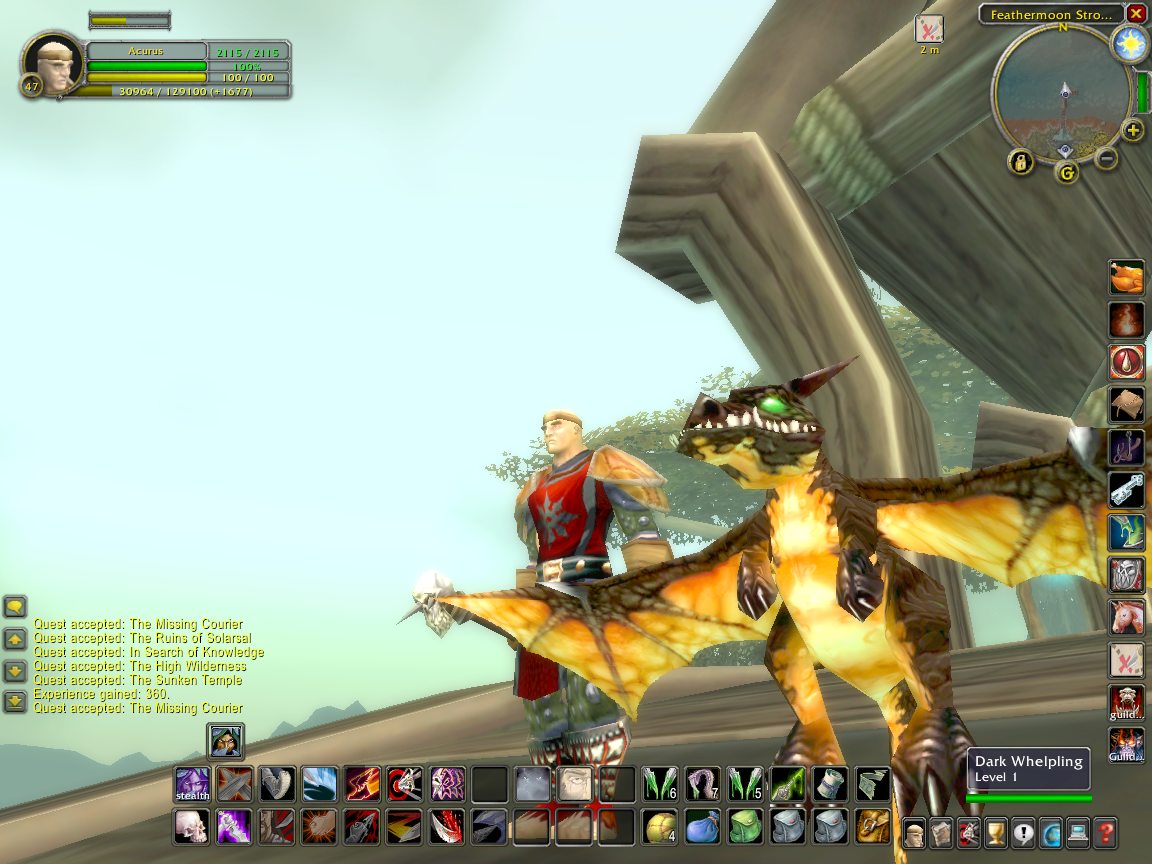This screenshot has width=1152, height=864.
Task: Open the character info micro button
Action: coord(915,832)
